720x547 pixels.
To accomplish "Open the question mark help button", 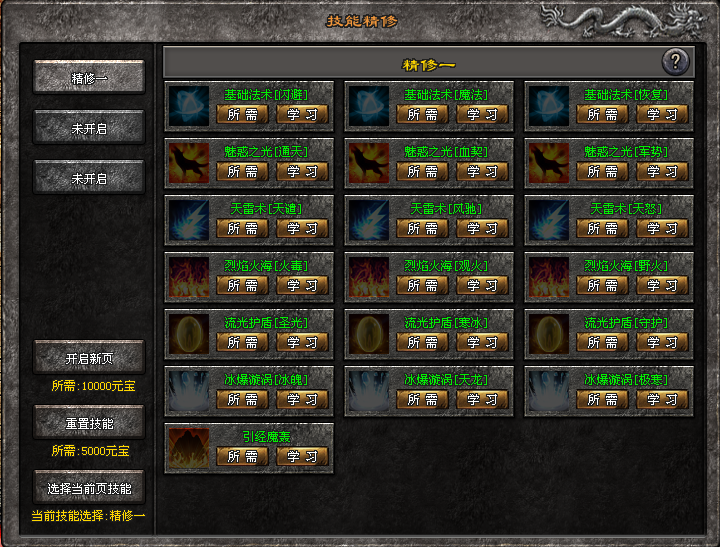I will click(676, 62).
